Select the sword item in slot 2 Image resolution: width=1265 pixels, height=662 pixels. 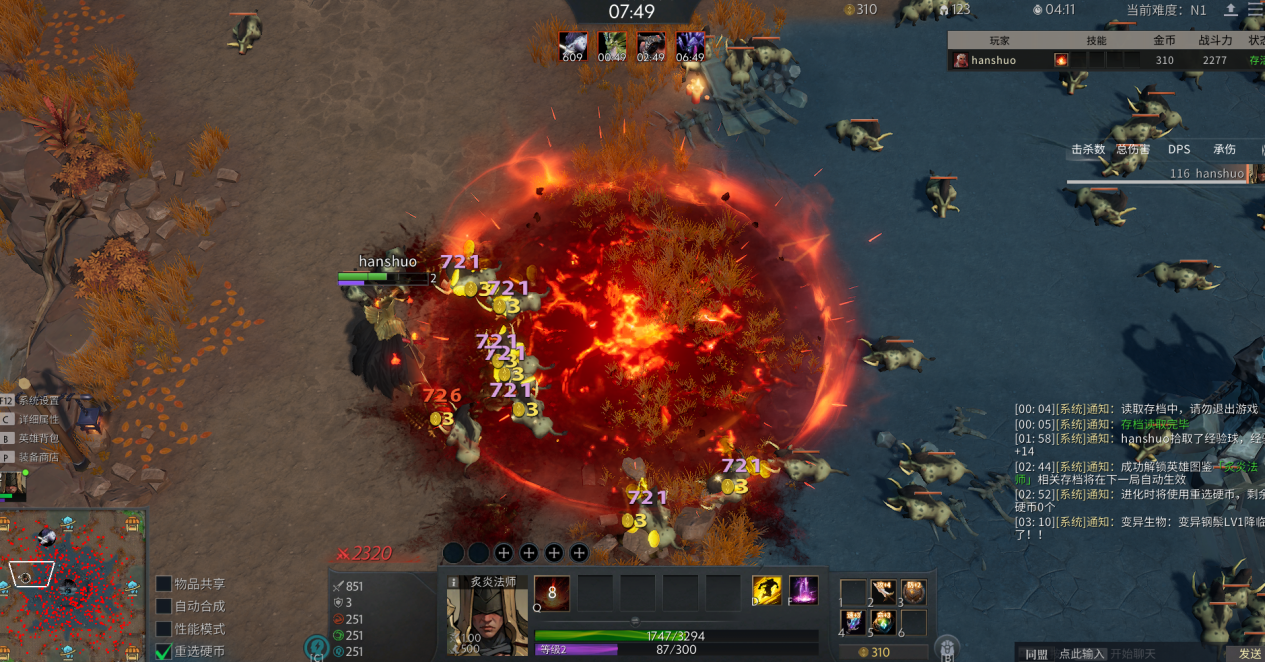pyautogui.click(x=883, y=592)
